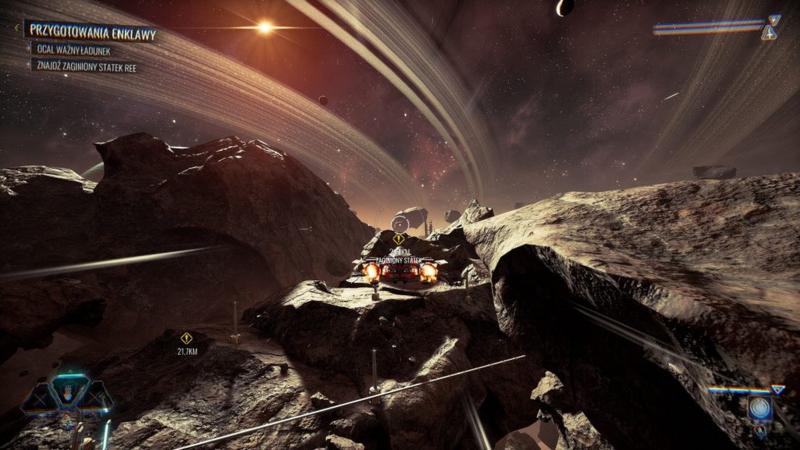Select the Zaginiony Statek waypoint marker
This screenshot has width=800, height=450.
pyautogui.click(x=398, y=239)
